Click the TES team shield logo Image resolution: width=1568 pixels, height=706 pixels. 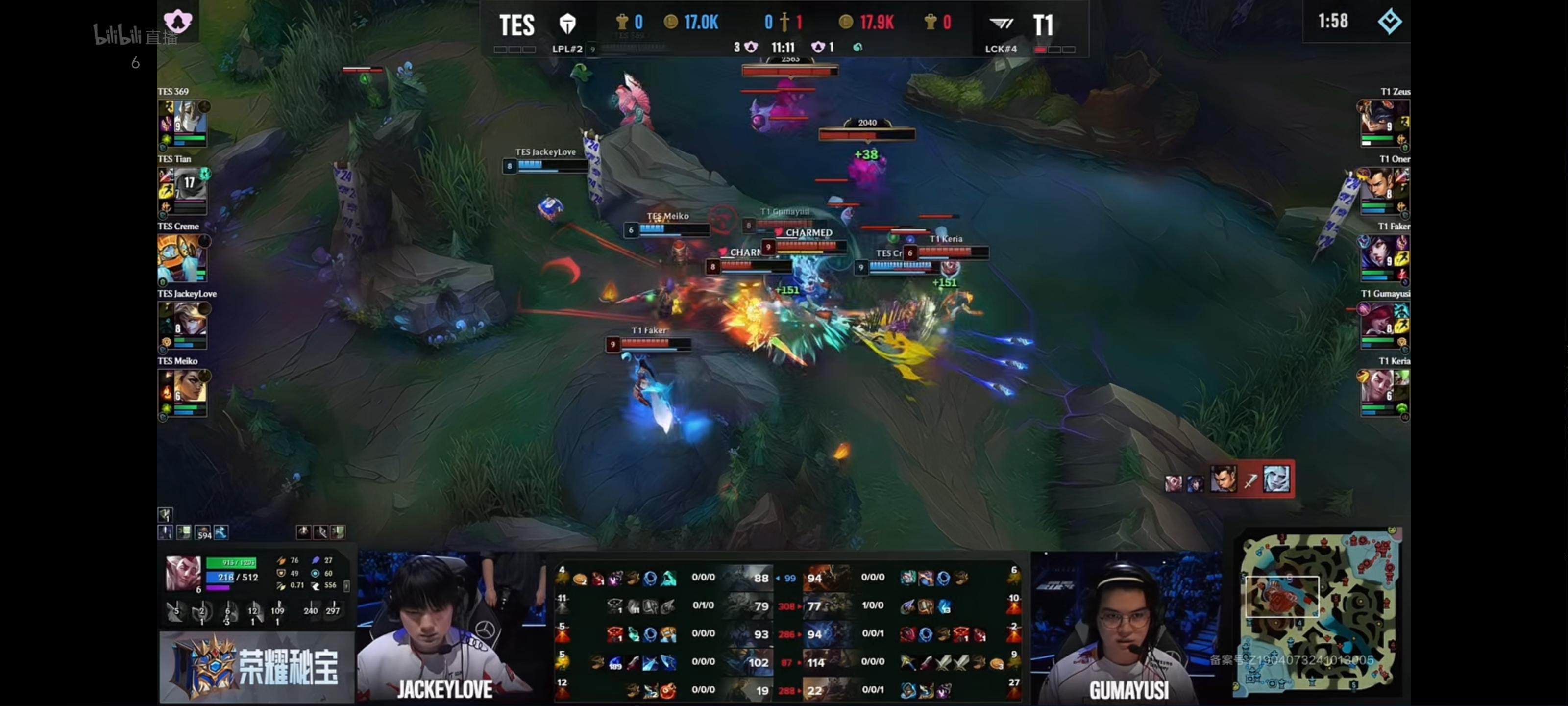click(x=567, y=25)
